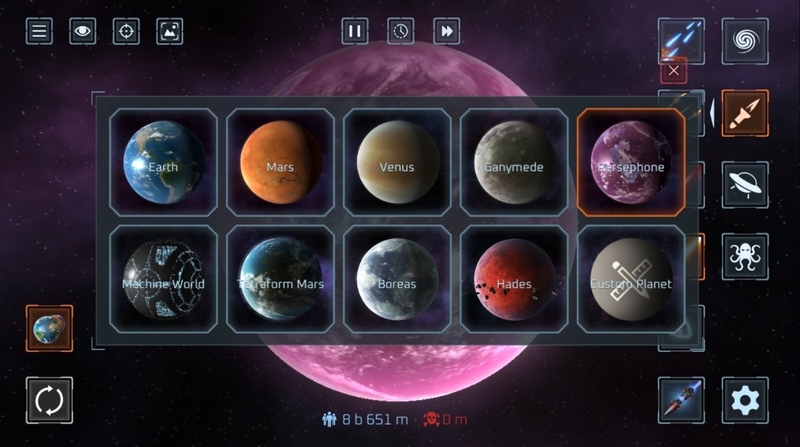
Task: Choose the Boreas planet
Action: click(x=397, y=279)
